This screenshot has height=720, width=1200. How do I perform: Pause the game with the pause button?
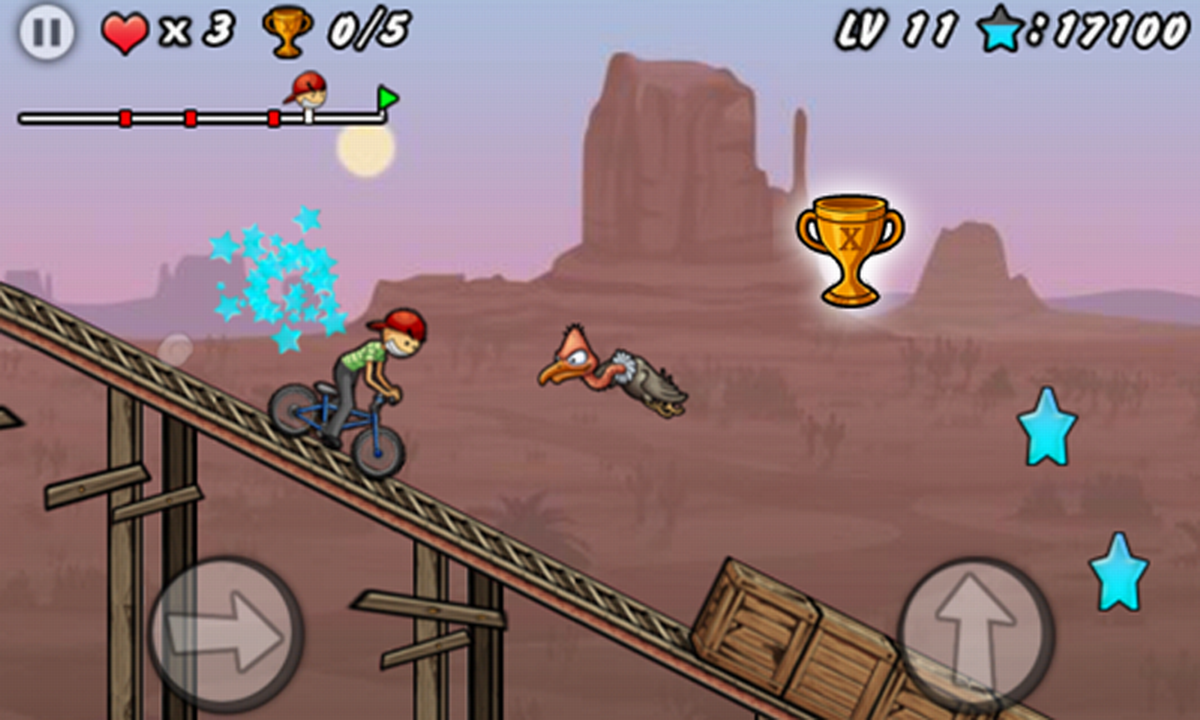tap(46, 32)
